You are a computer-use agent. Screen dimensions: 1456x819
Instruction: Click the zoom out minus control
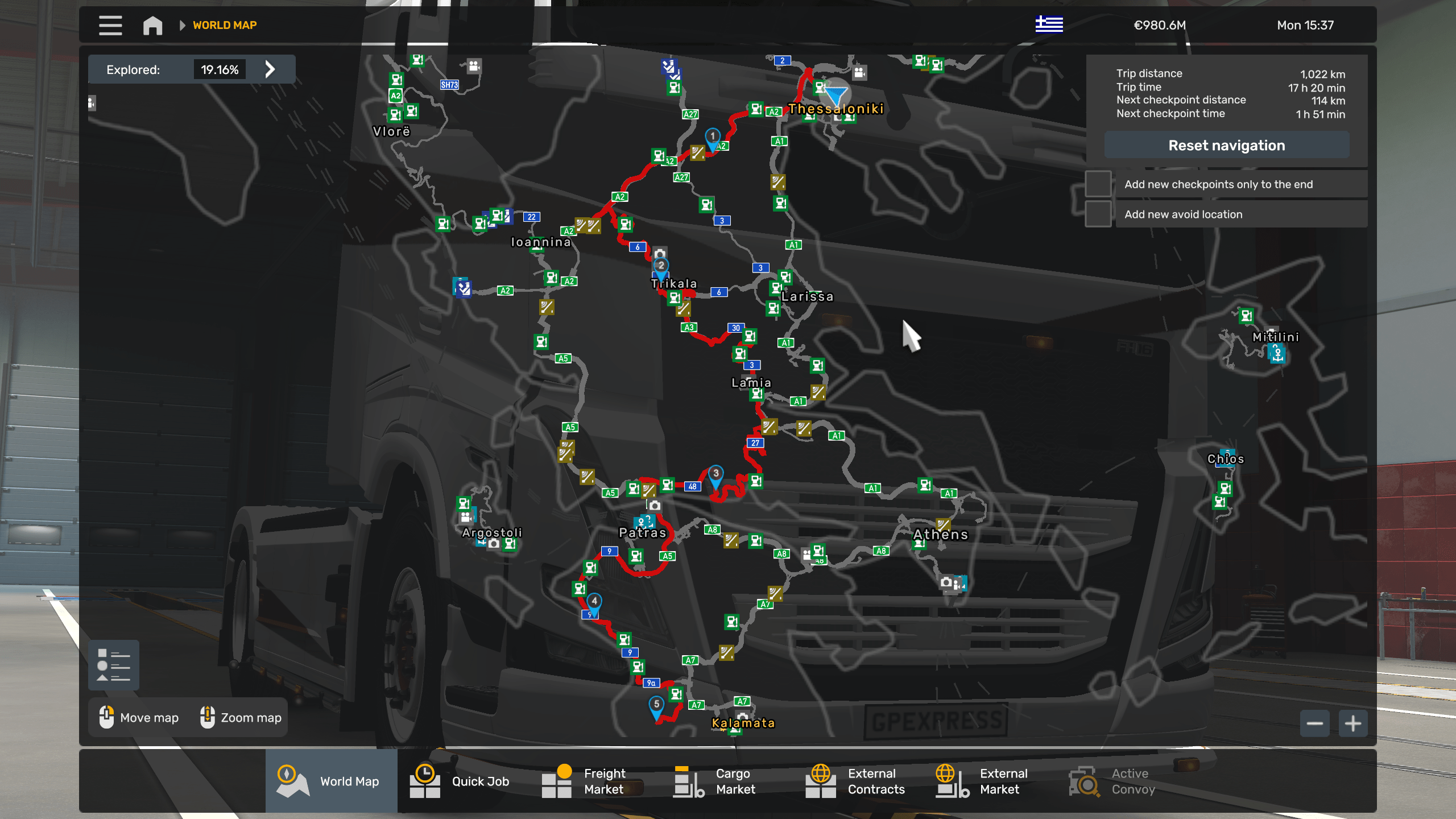[x=1314, y=723]
